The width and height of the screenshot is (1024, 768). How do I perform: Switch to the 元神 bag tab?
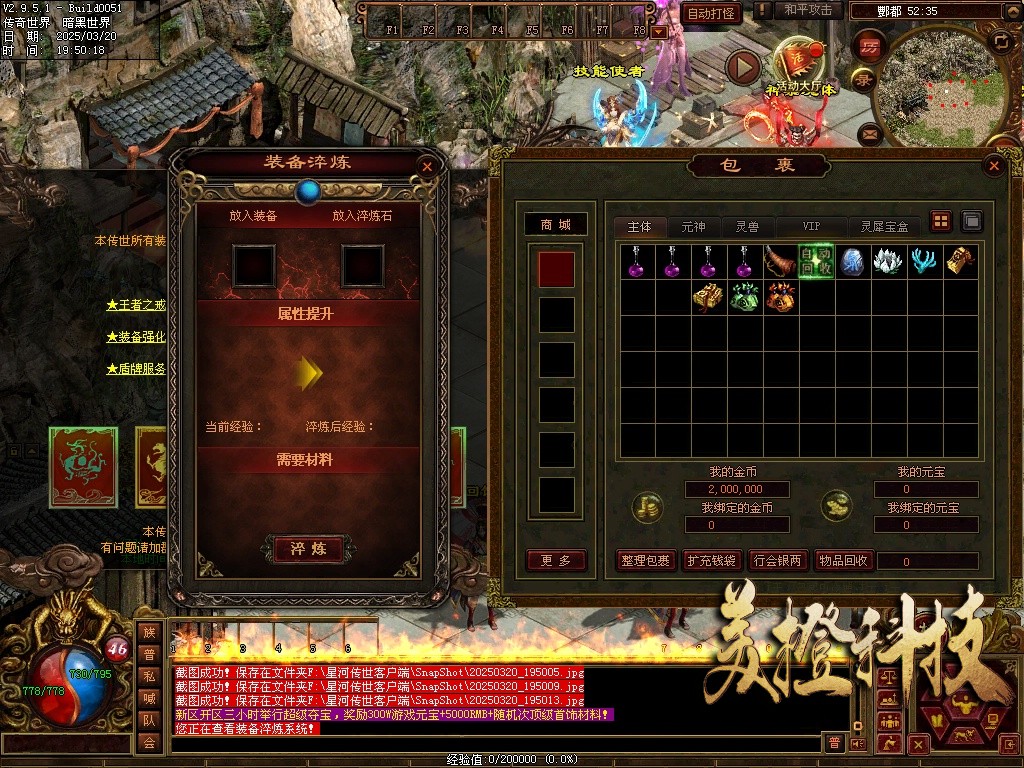693,227
